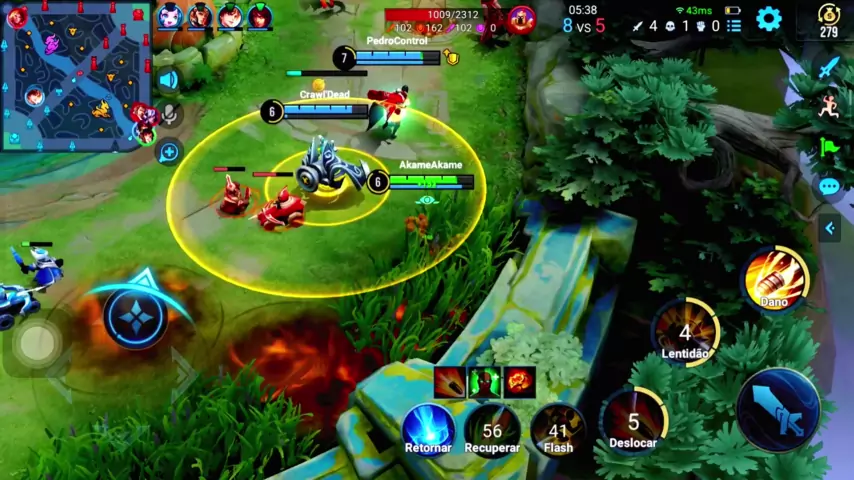Cast the Flash battle spell

[558, 430]
